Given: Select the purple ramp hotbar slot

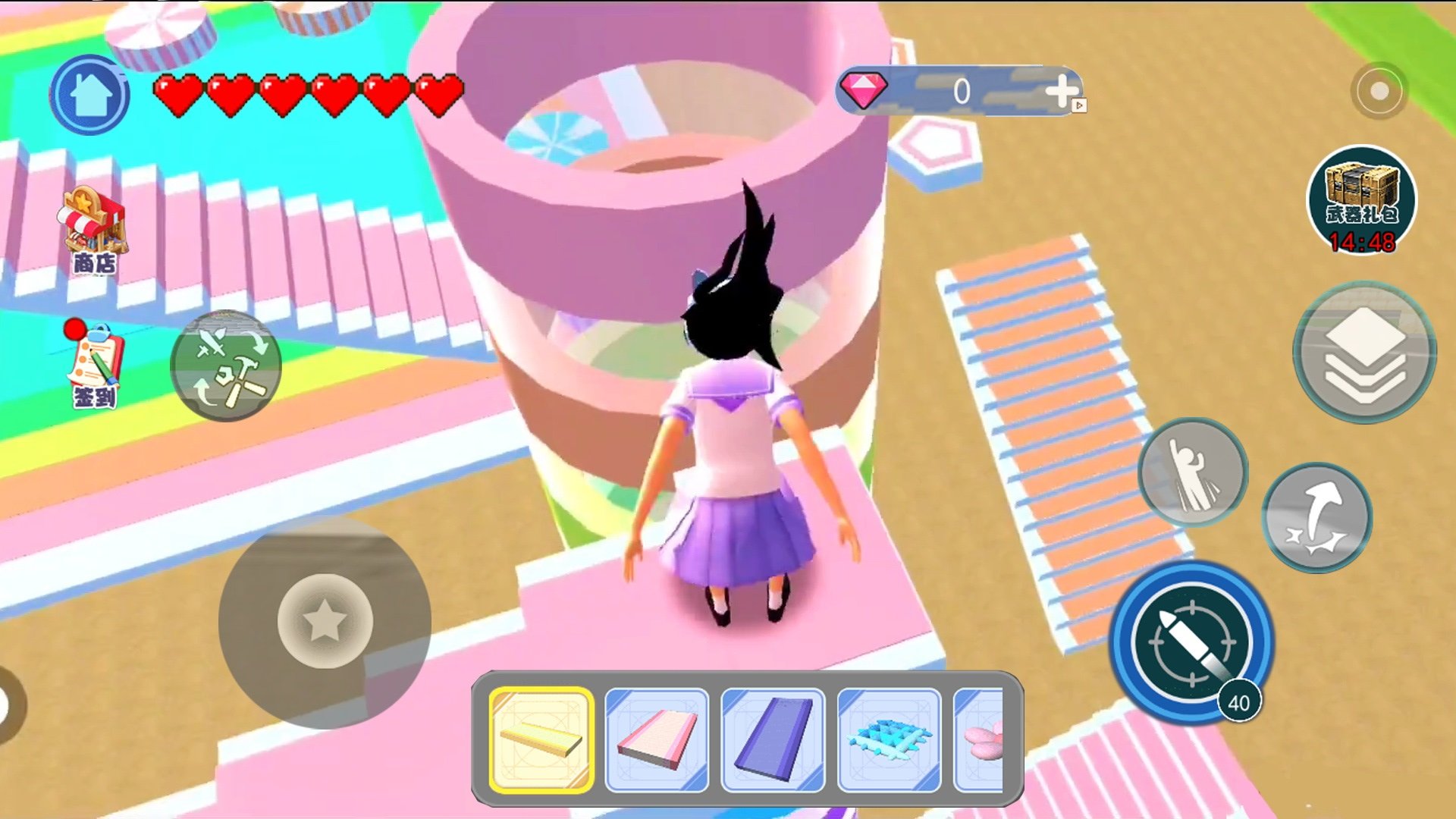Looking at the screenshot, I should pos(773,739).
